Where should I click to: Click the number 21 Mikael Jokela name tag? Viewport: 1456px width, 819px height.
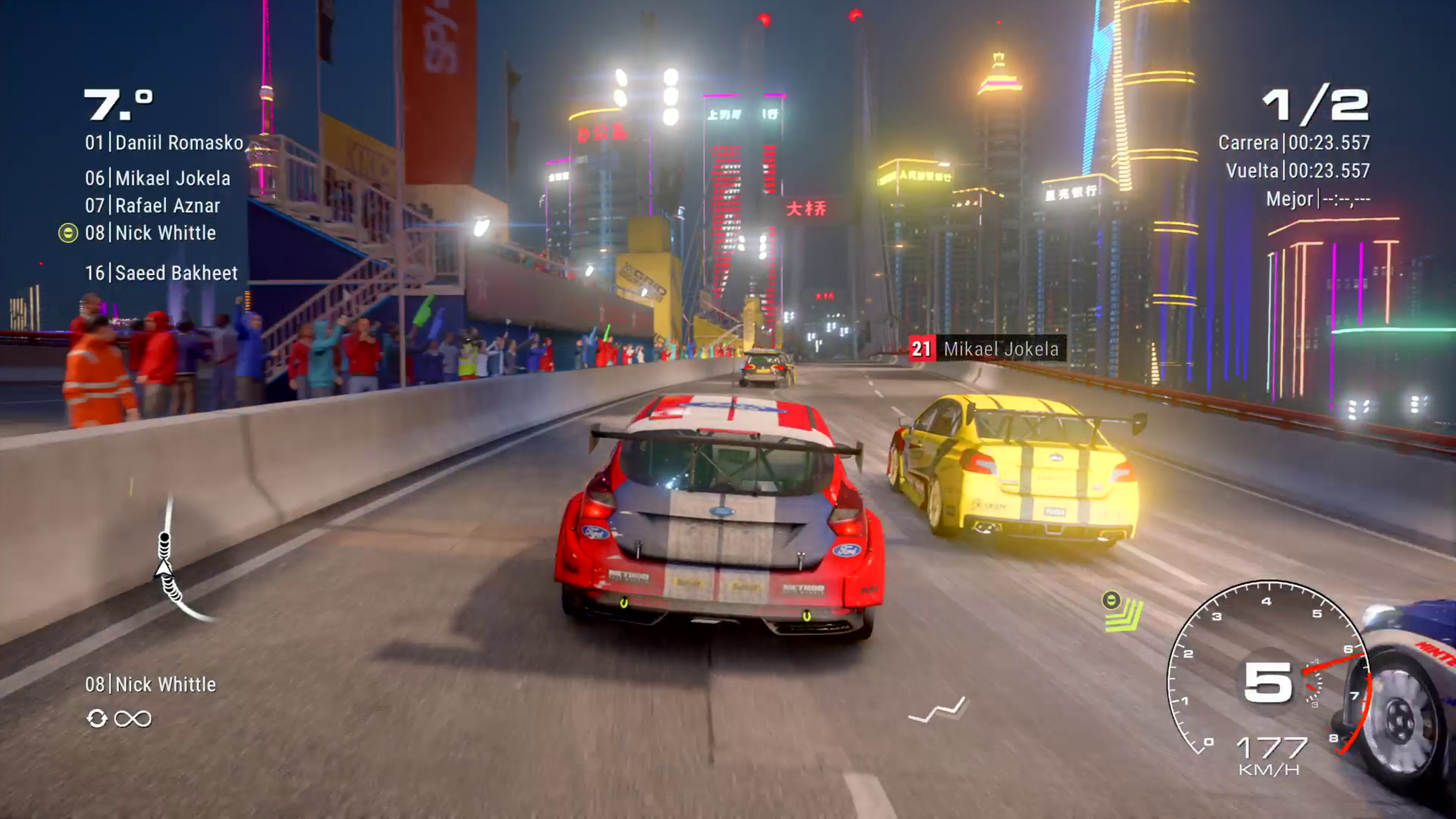pos(987,349)
